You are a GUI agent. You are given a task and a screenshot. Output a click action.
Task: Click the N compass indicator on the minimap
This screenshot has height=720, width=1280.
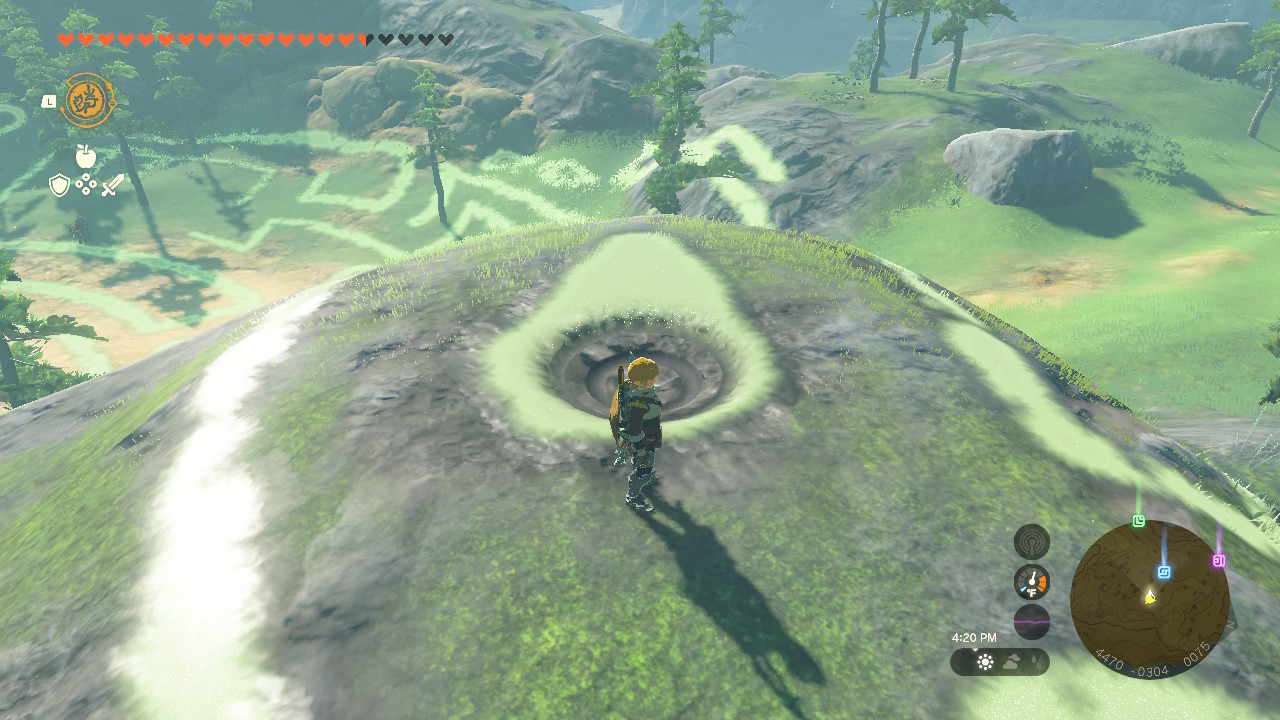(1232, 624)
